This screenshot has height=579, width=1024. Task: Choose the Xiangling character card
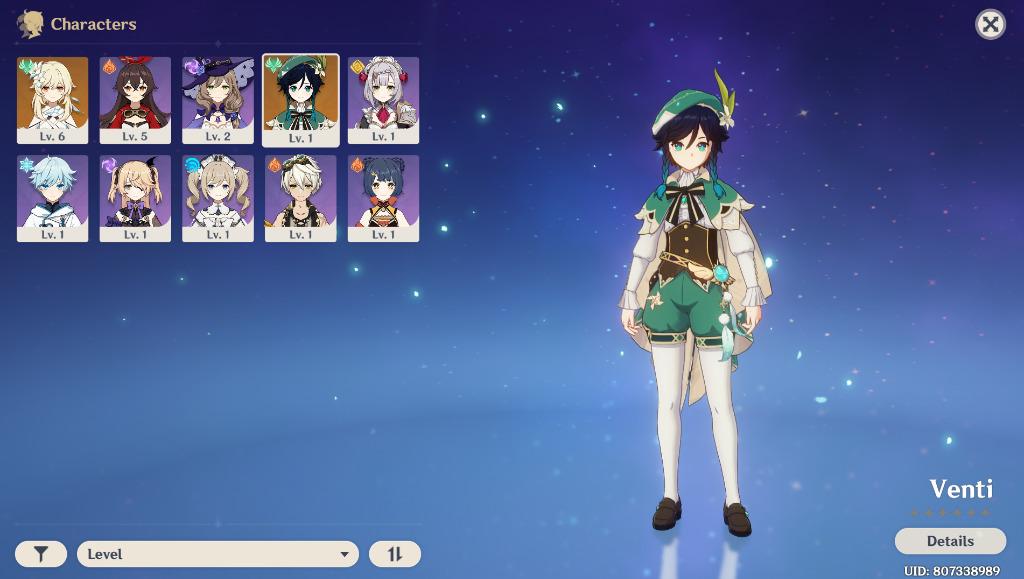[383, 198]
